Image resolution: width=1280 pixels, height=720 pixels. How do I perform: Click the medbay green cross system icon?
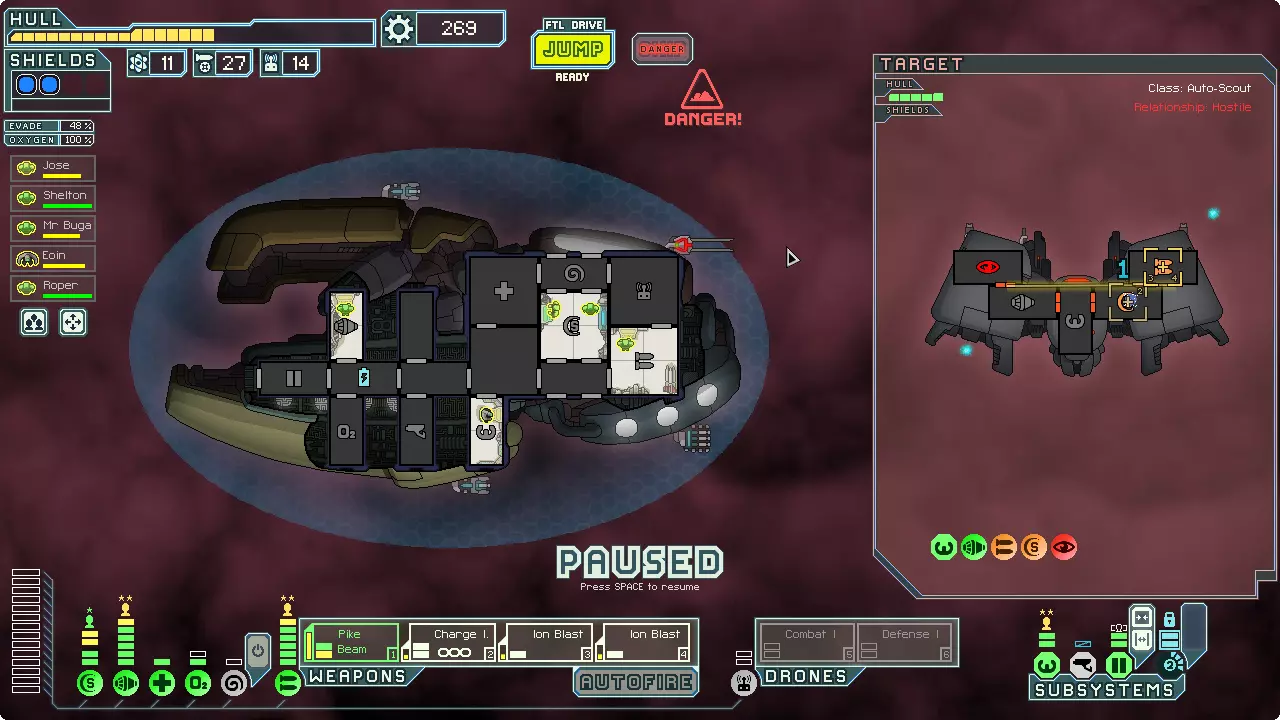tap(162, 684)
